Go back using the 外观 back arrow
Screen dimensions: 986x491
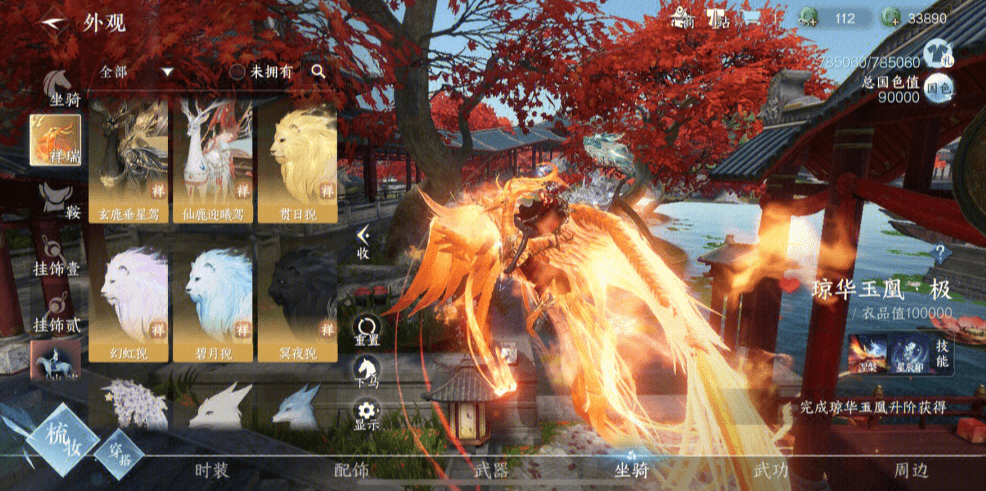45,22
